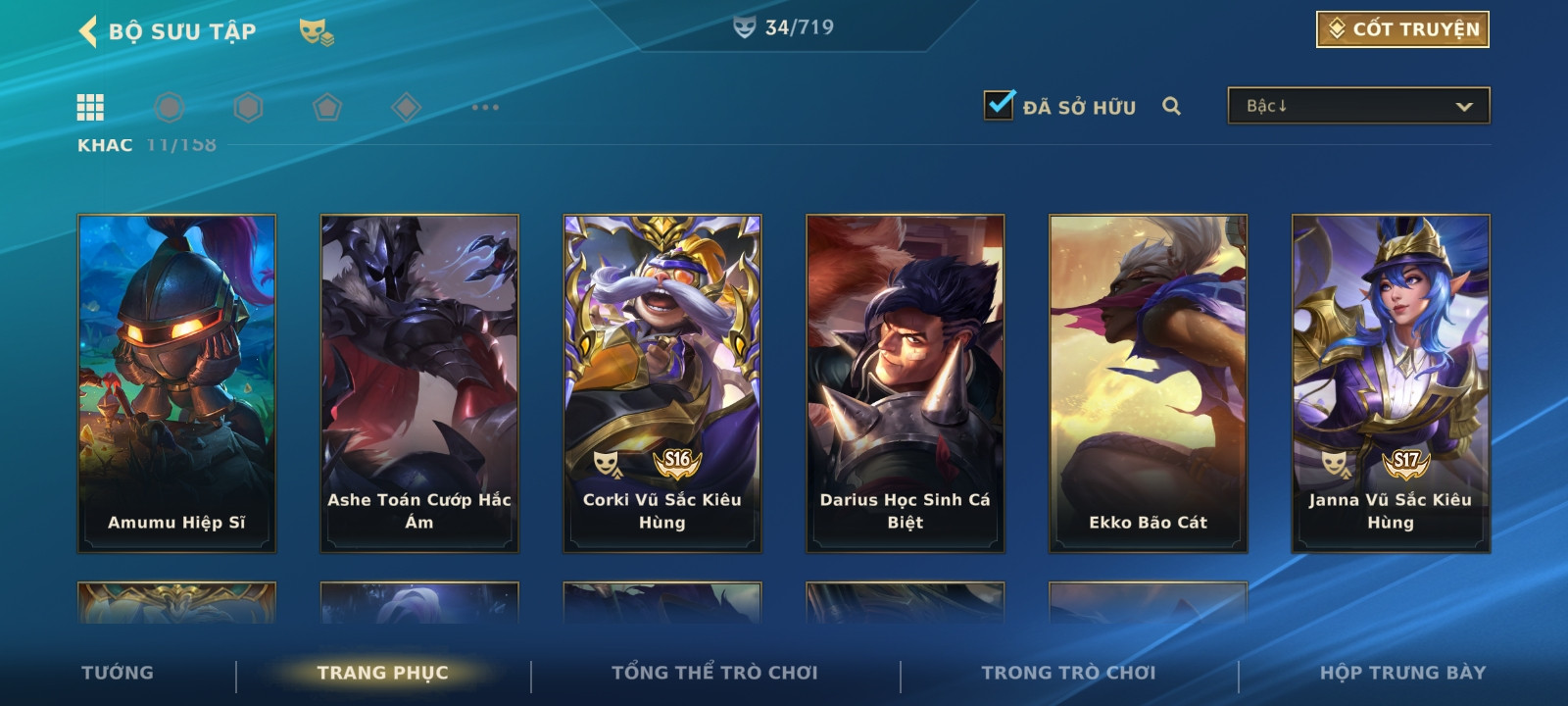The height and width of the screenshot is (706, 1568).
Task: Expand the Bậc sort dropdown
Action: tap(1358, 106)
